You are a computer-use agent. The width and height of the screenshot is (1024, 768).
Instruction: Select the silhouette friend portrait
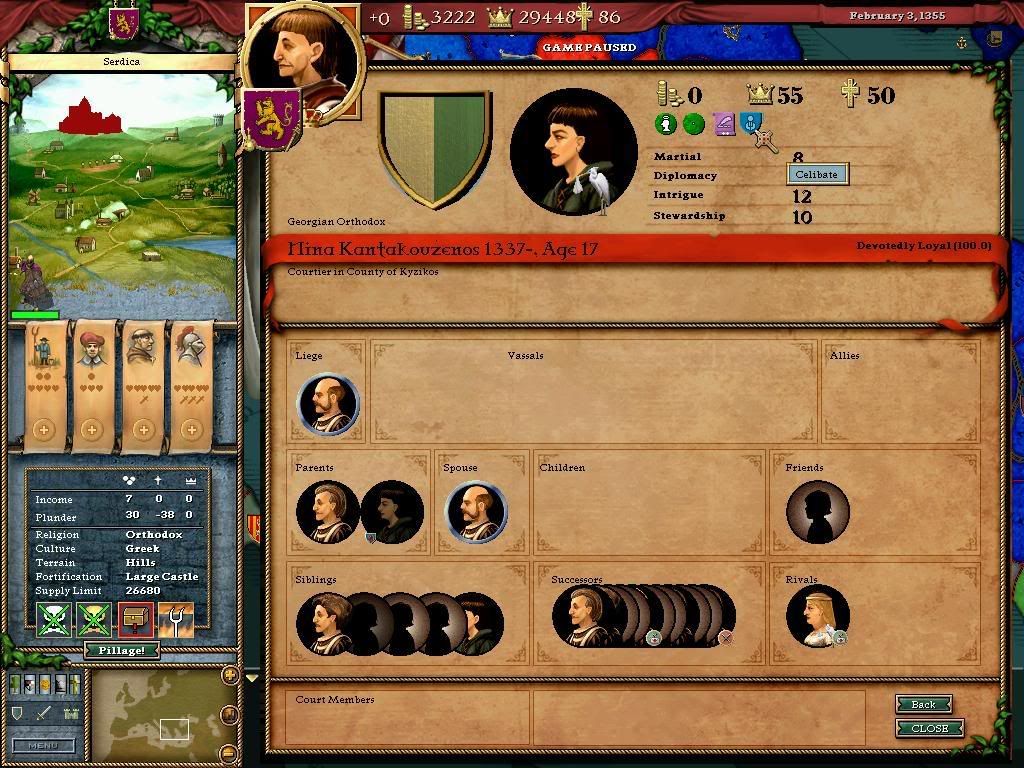coord(817,512)
